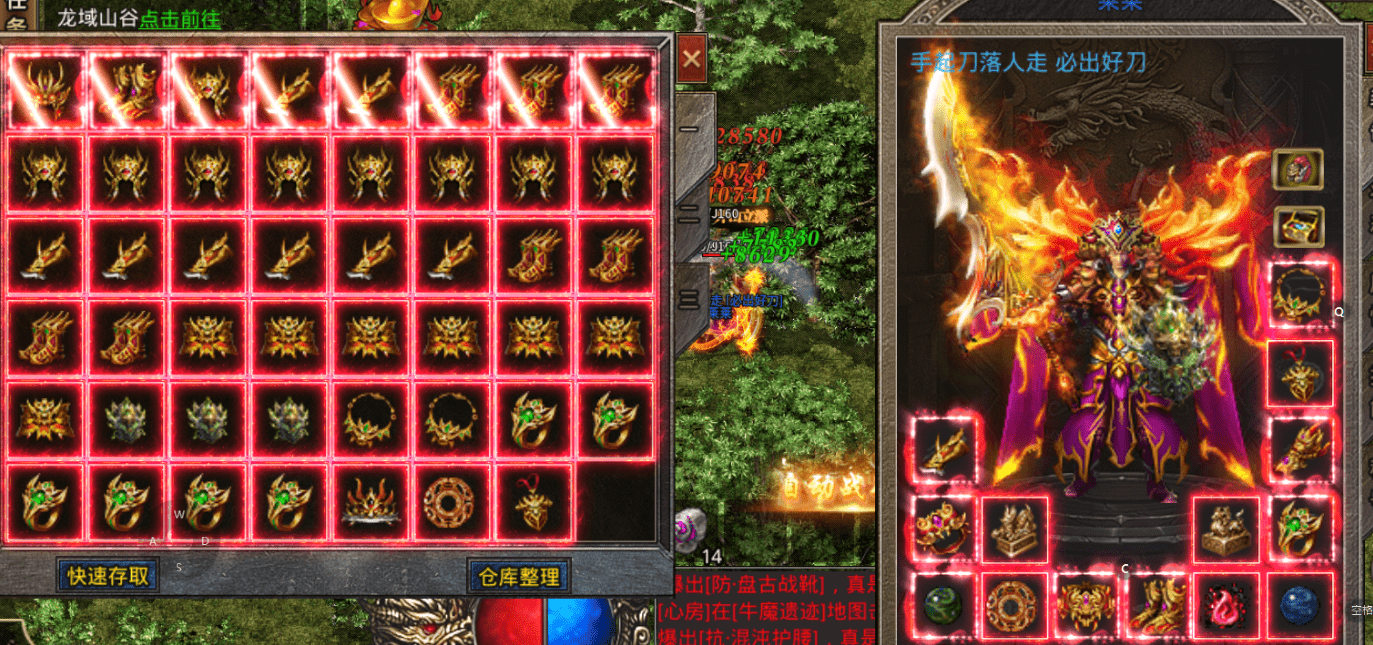Click the equipped golden necklace slot
The image size is (1373, 645).
[1300, 295]
